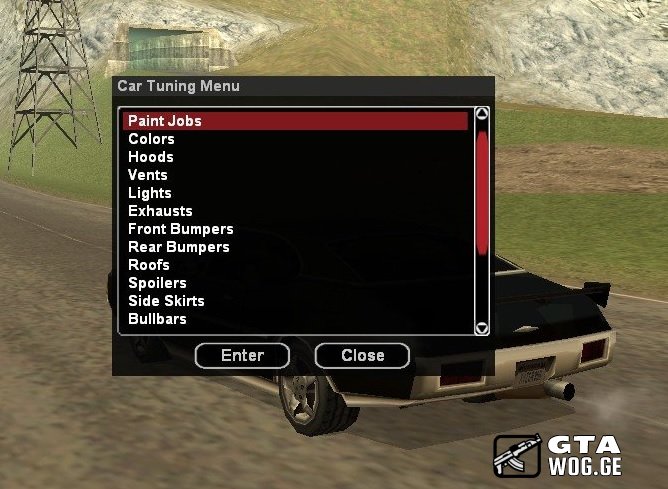Select Front Bumpers from the list

pyautogui.click(x=180, y=229)
